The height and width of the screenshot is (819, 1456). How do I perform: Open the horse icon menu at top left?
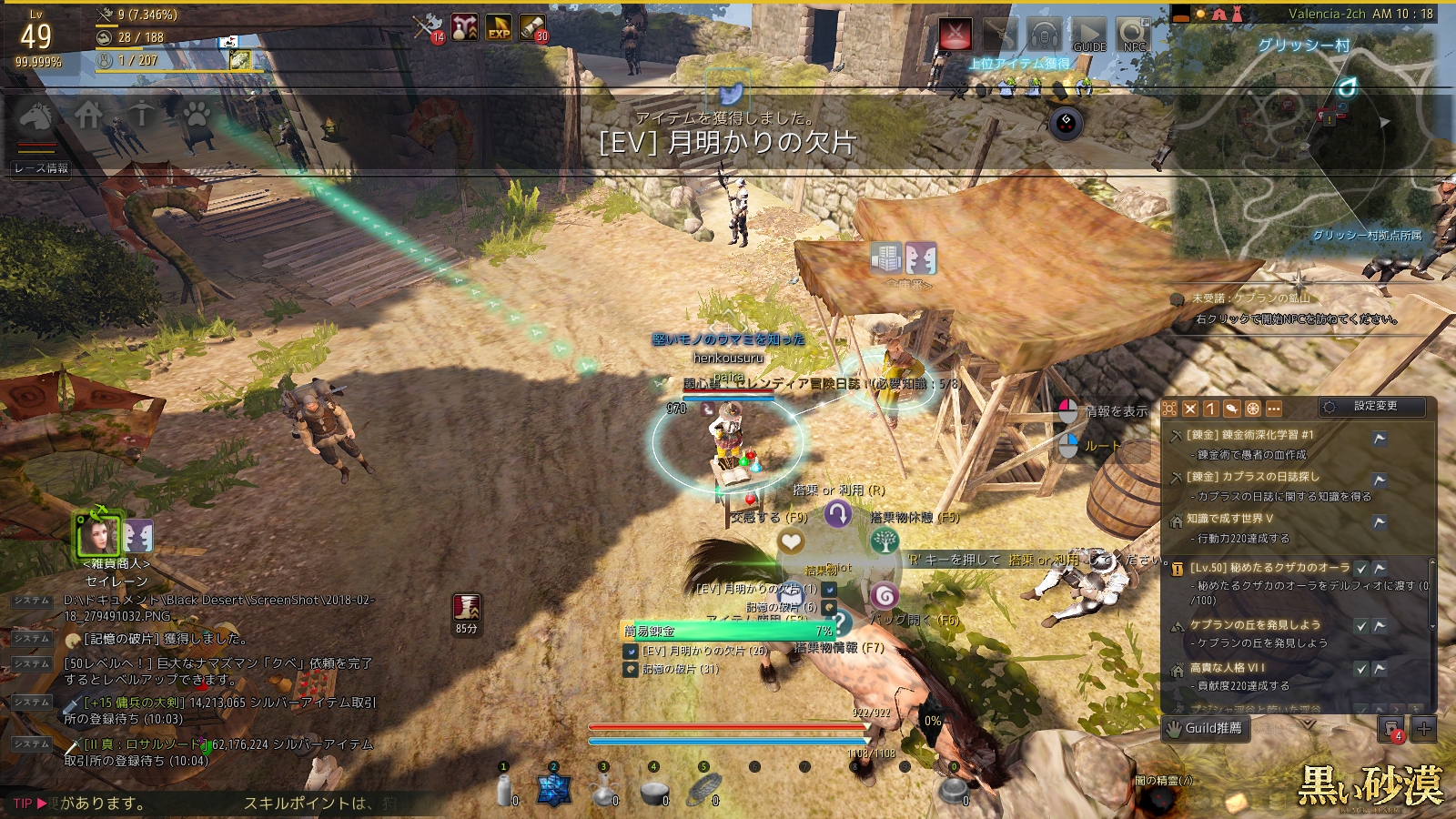(x=36, y=115)
